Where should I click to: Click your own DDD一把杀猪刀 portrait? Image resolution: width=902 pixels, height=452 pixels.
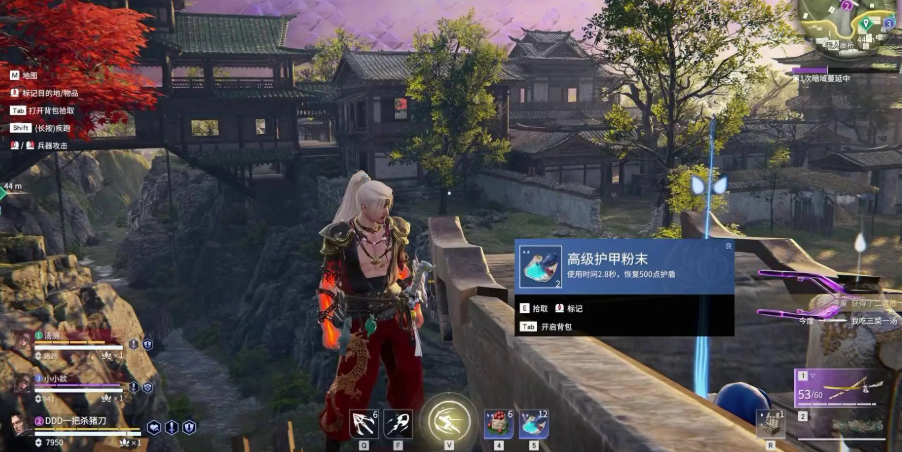(18, 426)
